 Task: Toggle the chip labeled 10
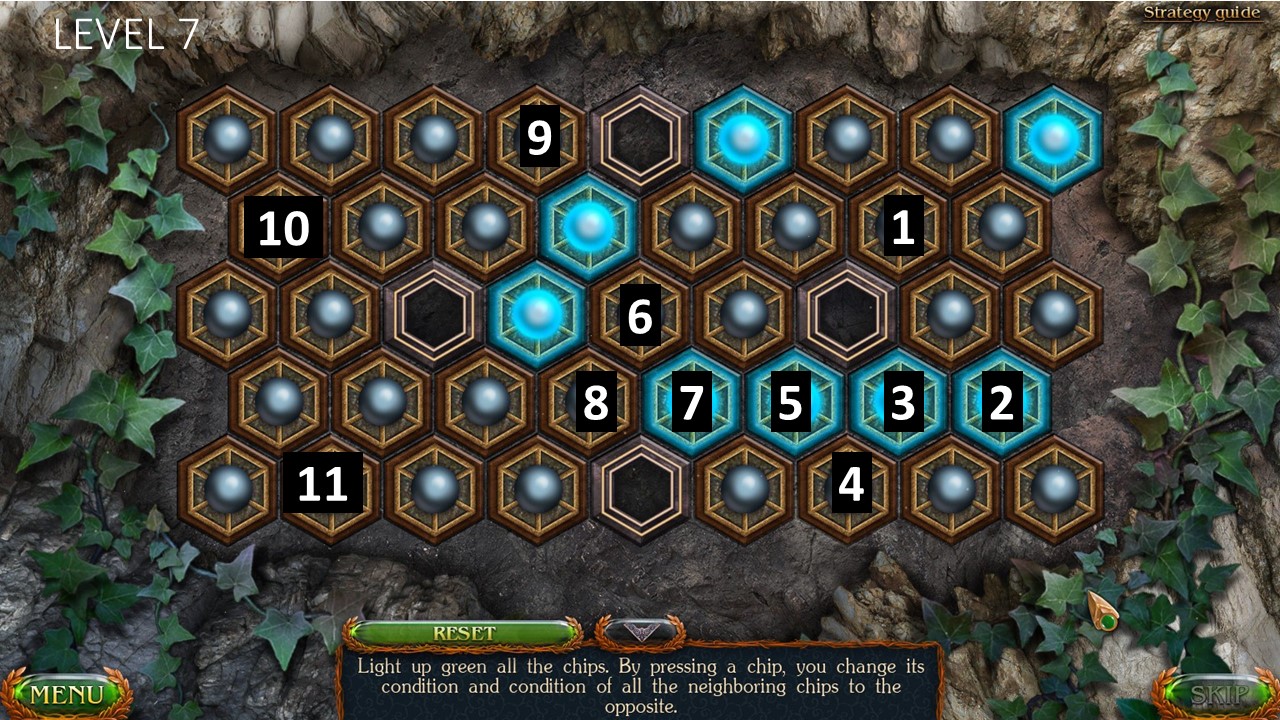click(x=284, y=228)
